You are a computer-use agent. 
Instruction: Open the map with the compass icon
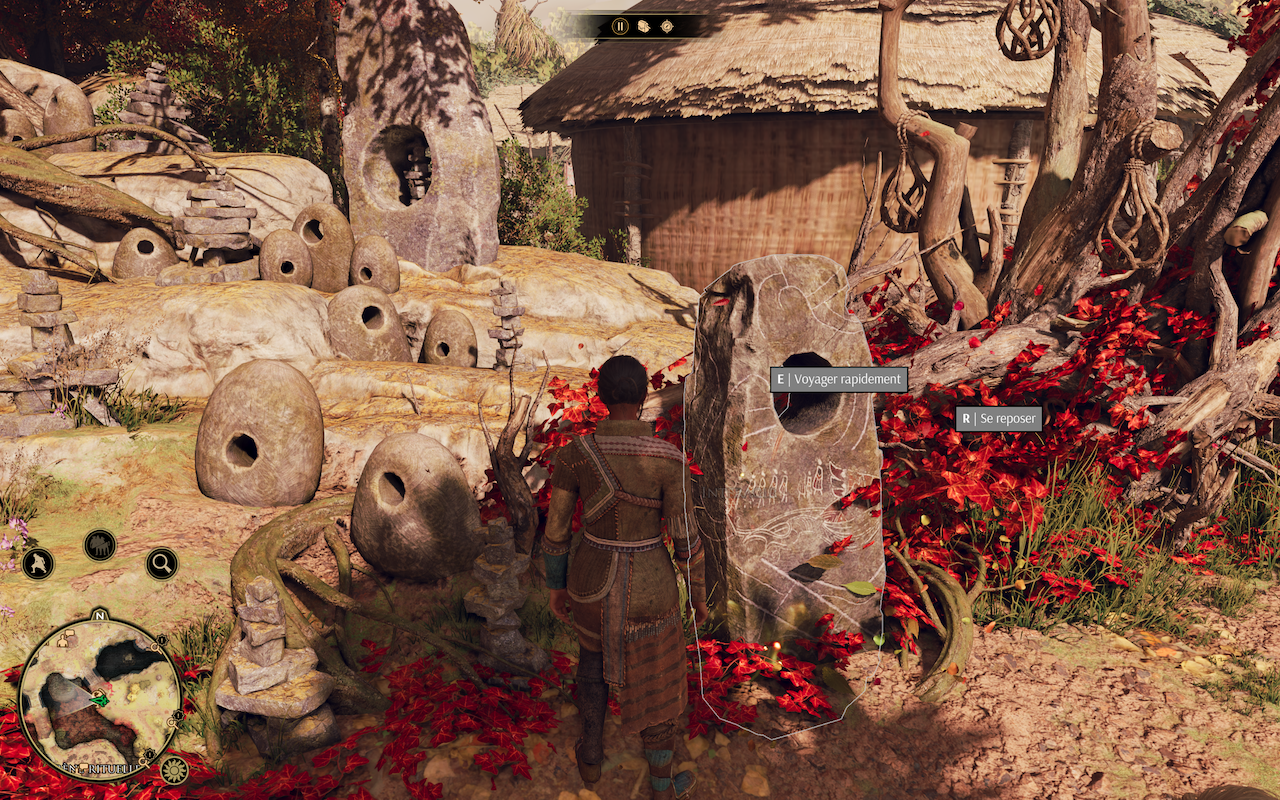pos(666,26)
